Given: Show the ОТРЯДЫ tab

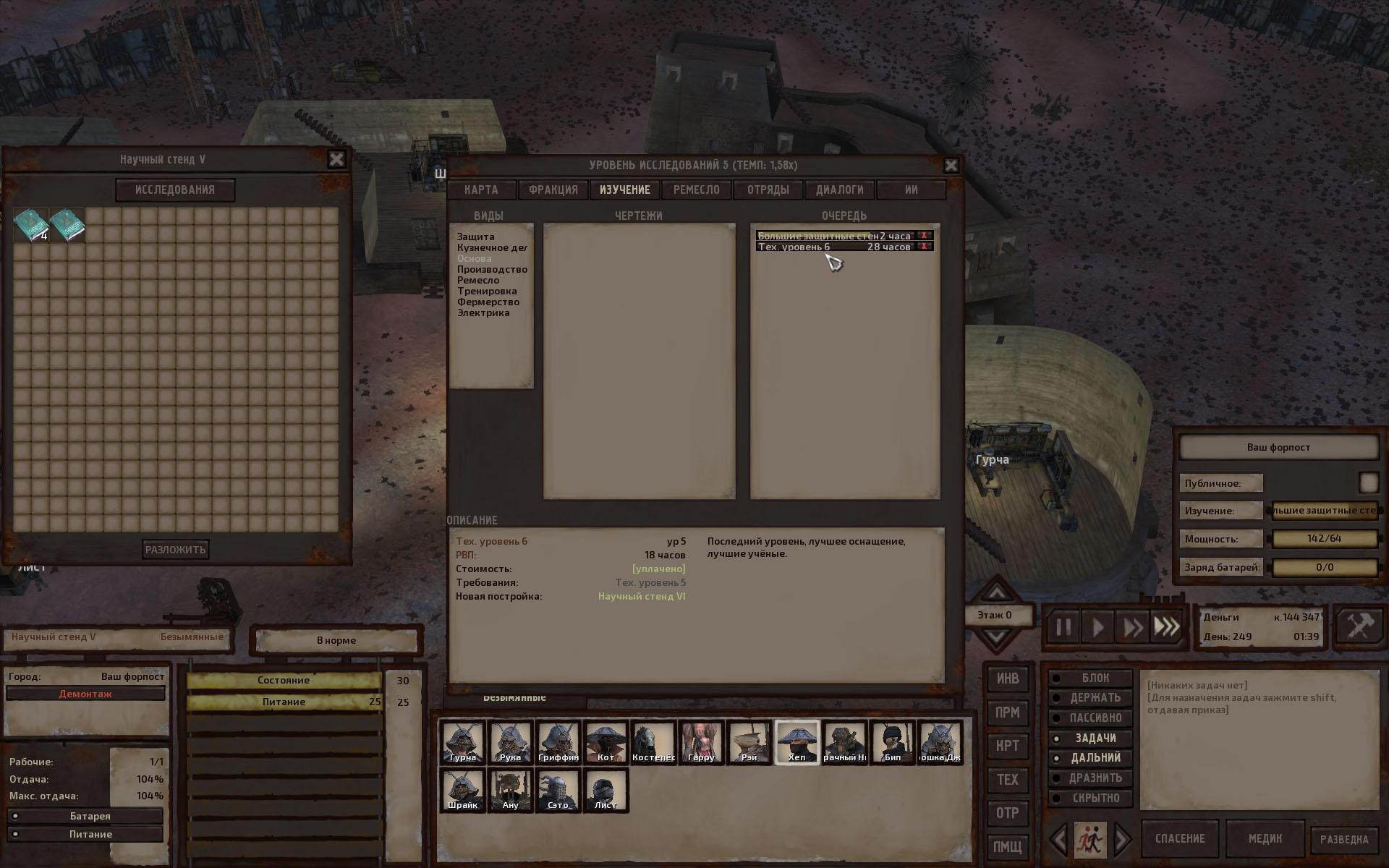Looking at the screenshot, I should [x=768, y=190].
